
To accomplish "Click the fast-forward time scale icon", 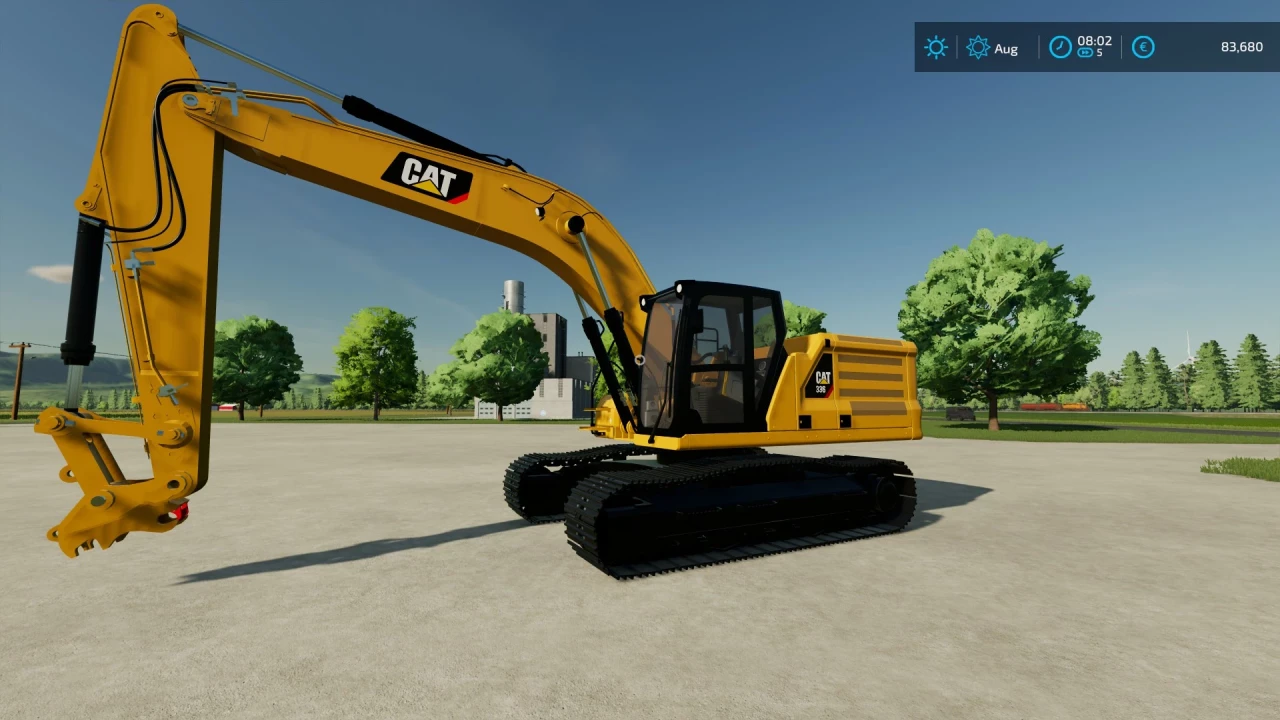I will pos(1085,53).
